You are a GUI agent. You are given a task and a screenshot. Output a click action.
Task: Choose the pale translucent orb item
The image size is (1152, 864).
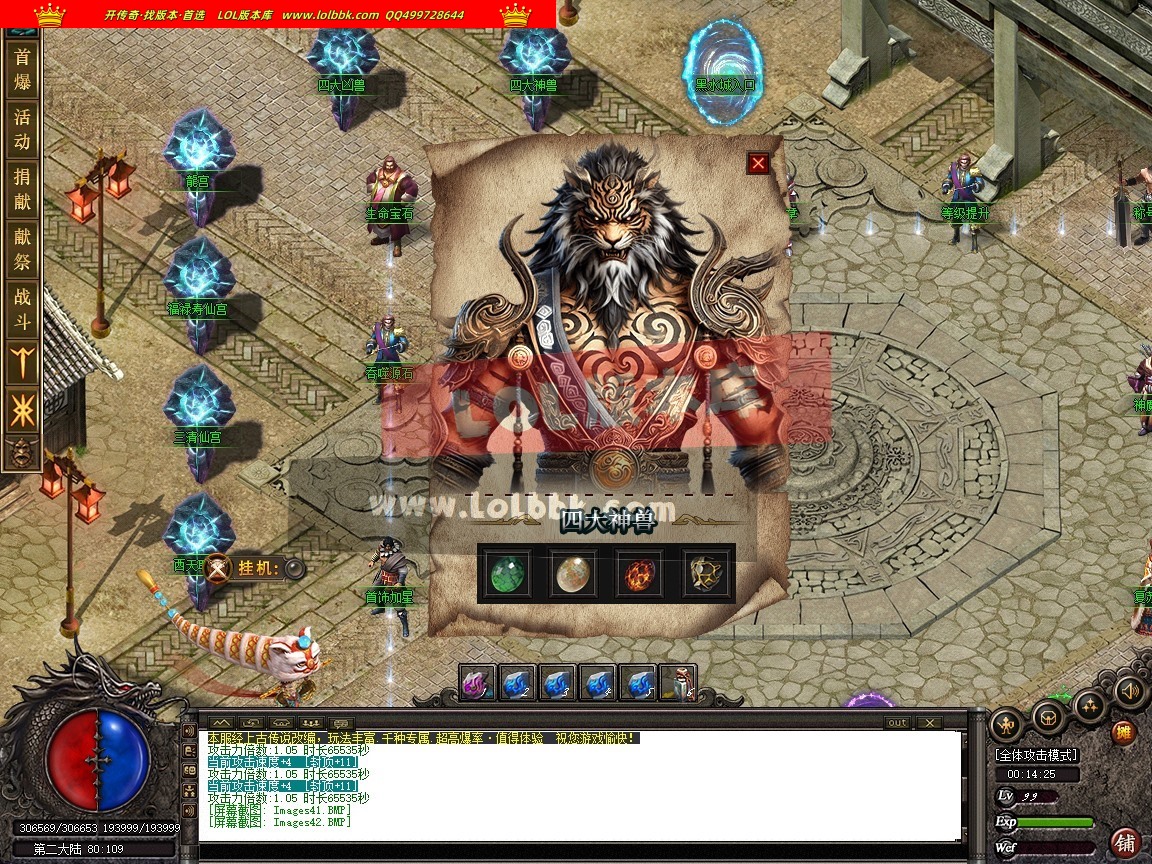coord(573,574)
